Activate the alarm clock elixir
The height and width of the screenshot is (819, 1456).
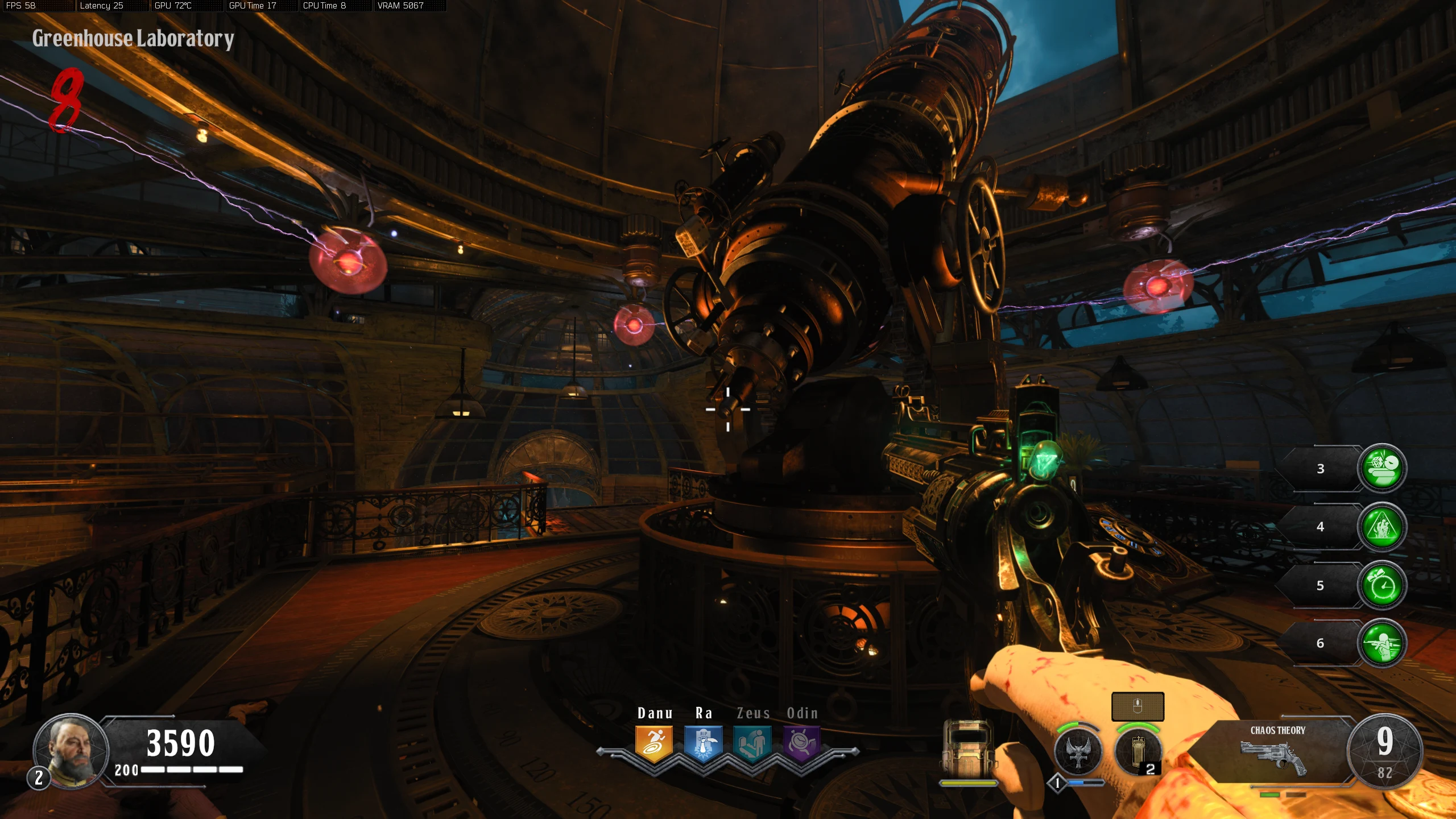coord(1381,585)
